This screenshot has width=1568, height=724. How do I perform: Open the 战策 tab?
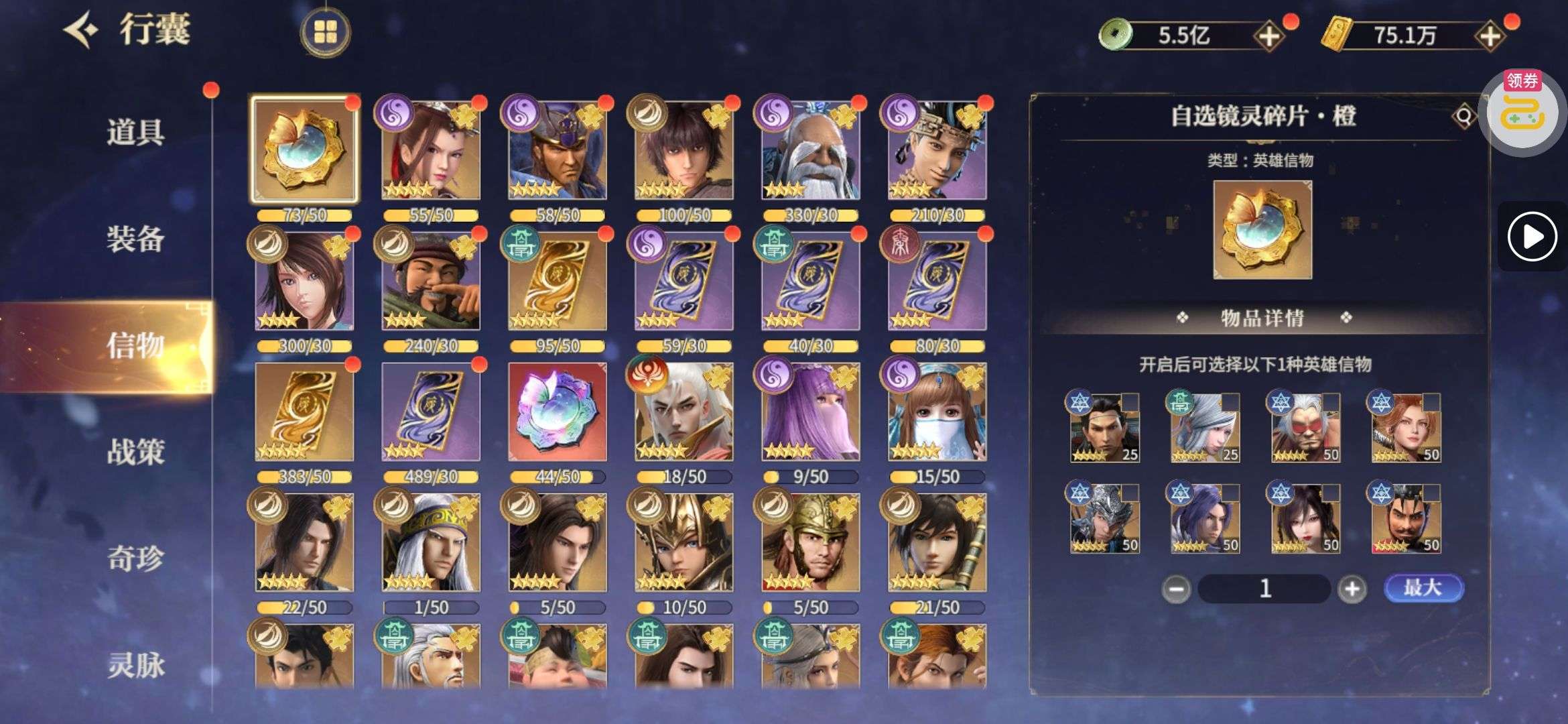135,452
